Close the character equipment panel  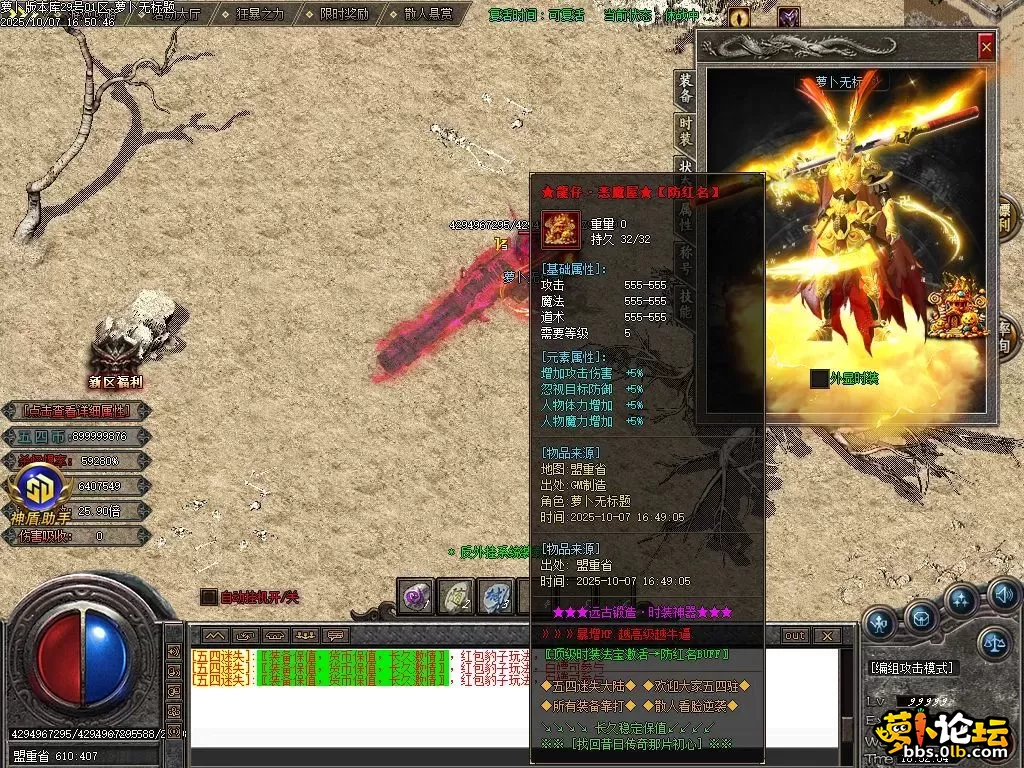point(986,46)
